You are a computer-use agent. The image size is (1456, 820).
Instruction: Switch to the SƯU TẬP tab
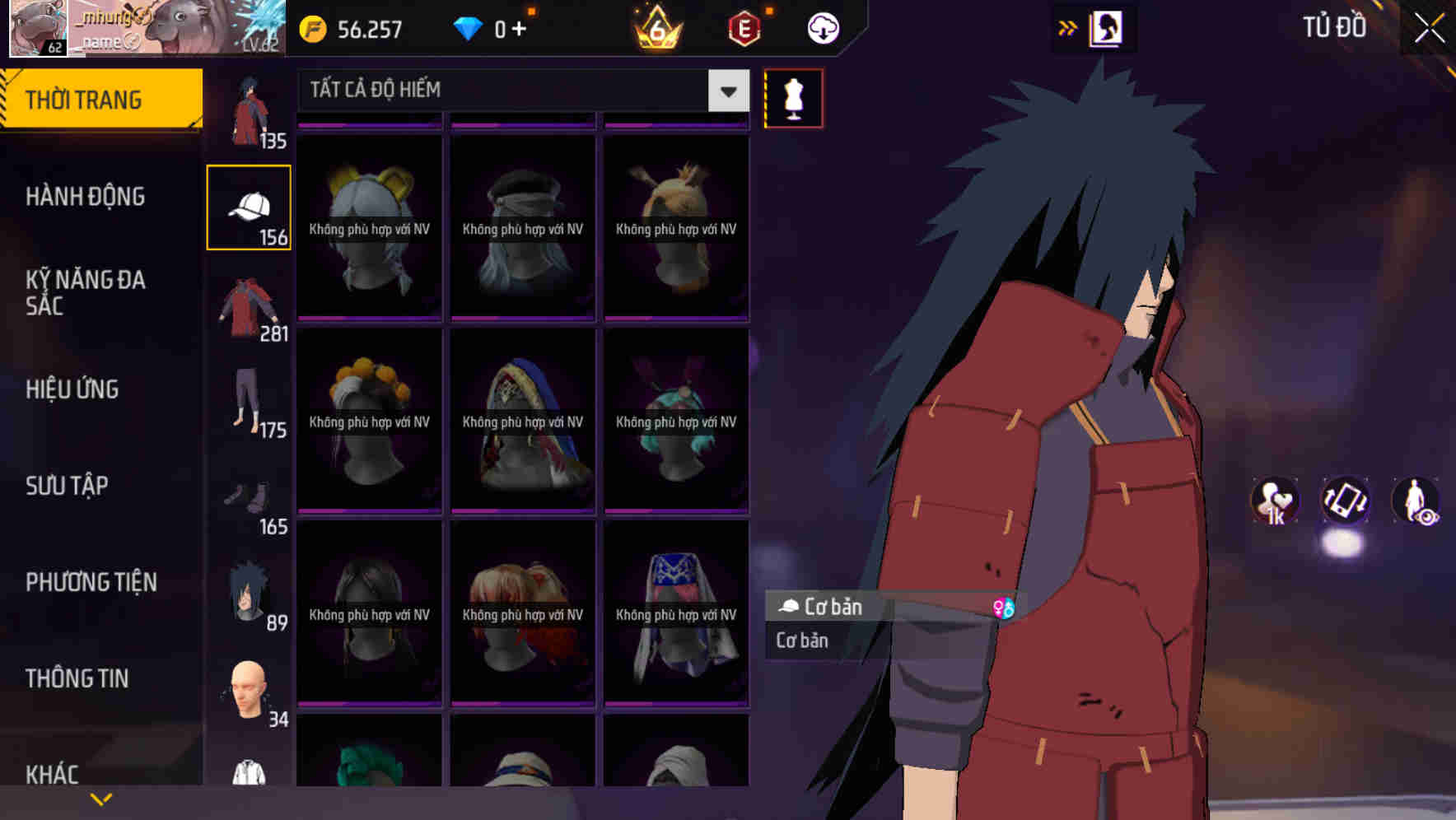66,487
